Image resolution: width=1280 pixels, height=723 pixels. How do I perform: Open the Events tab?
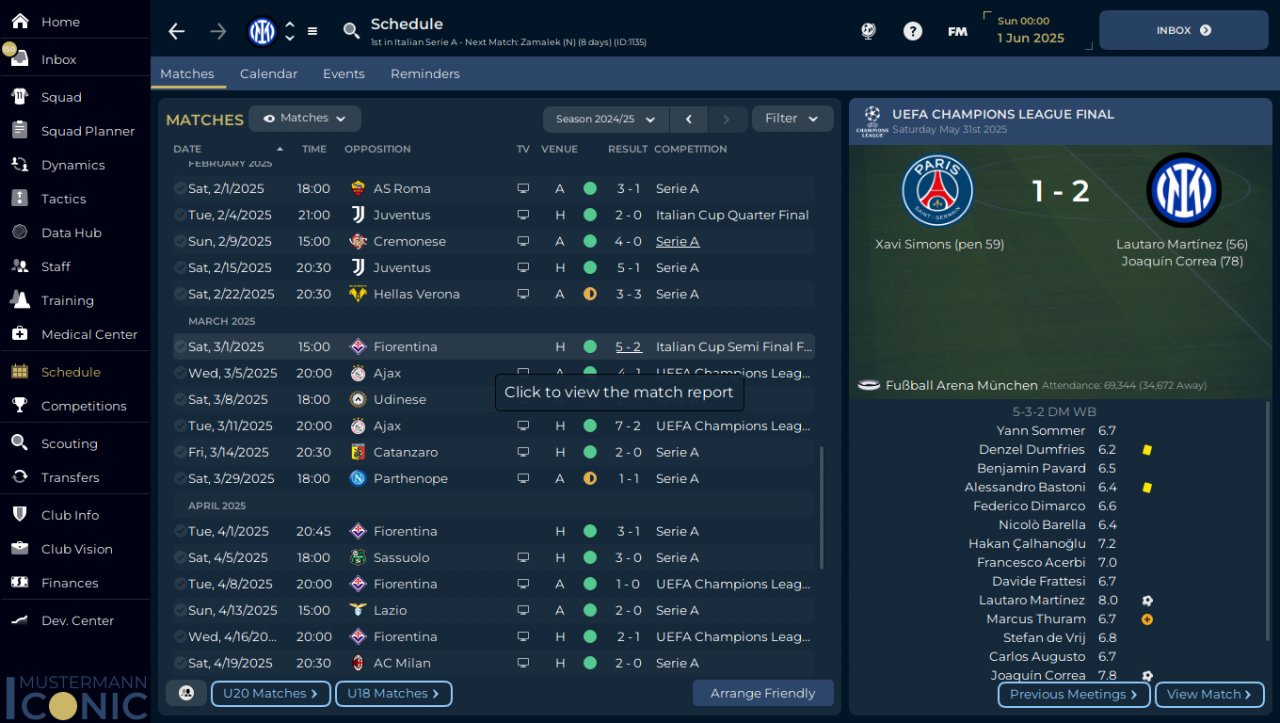(x=343, y=74)
